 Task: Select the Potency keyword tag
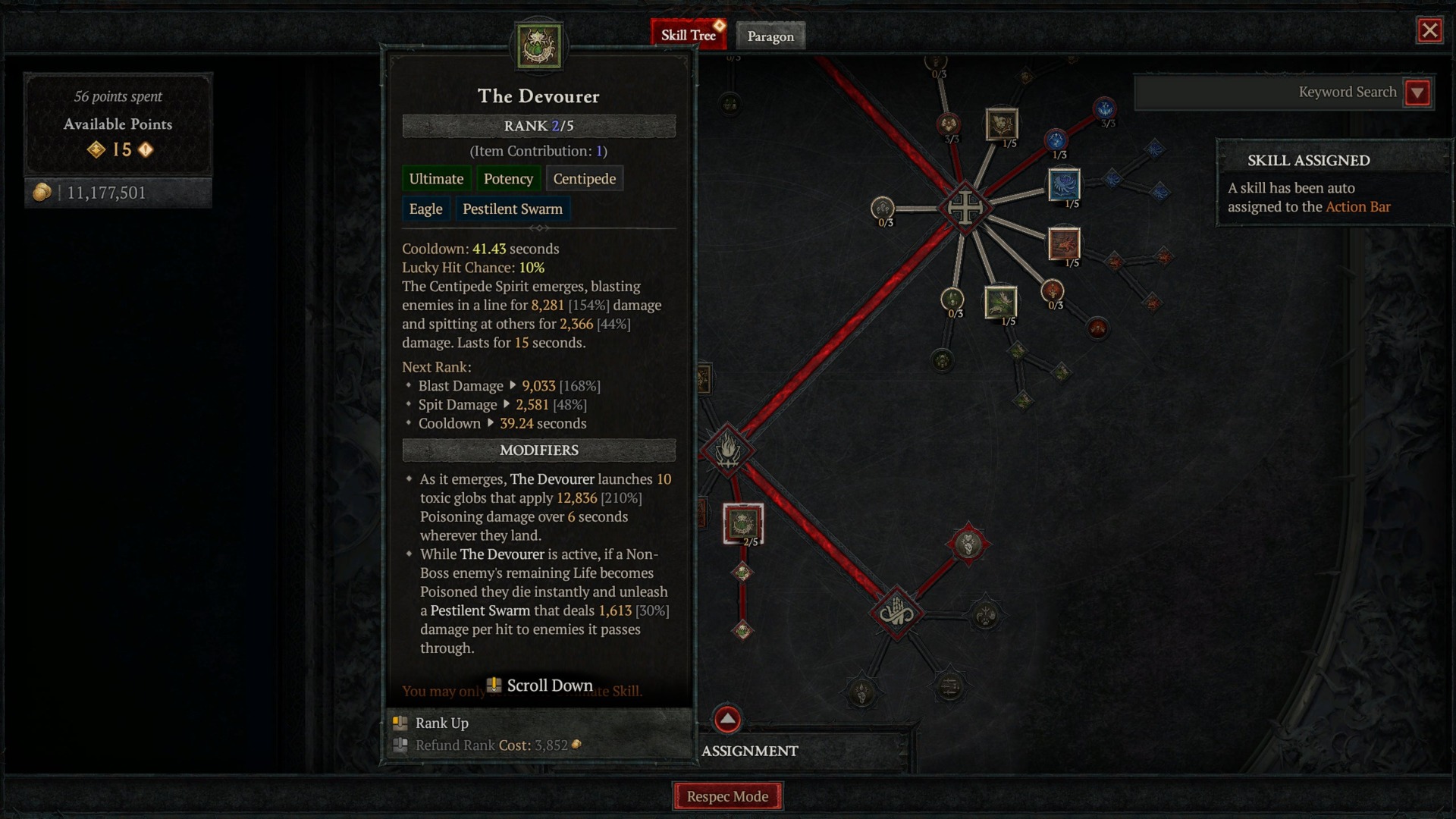[508, 179]
